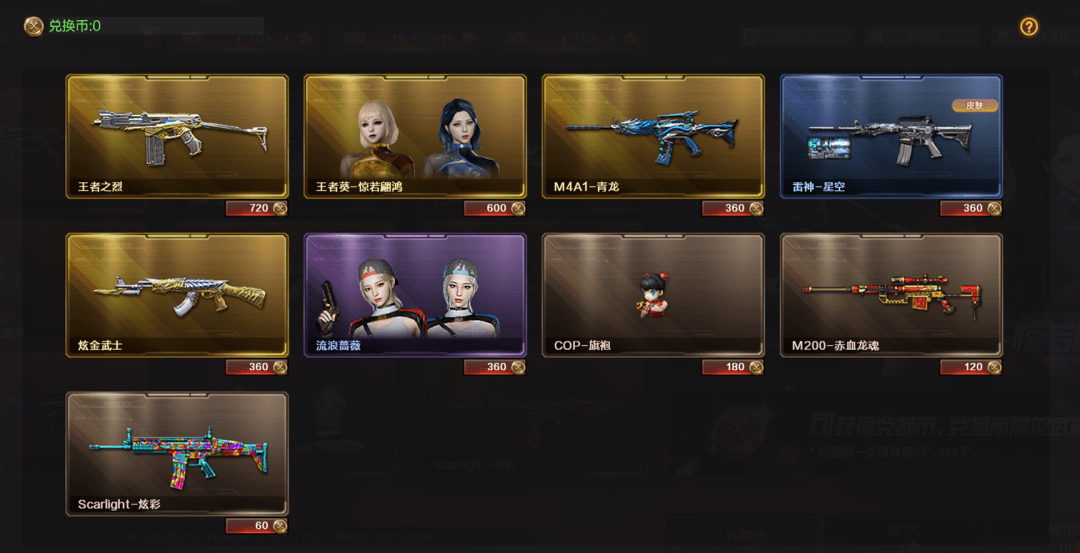Click the 600 exchange price button
The height and width of the screenshot is (553, 1080).
(495, 208)
